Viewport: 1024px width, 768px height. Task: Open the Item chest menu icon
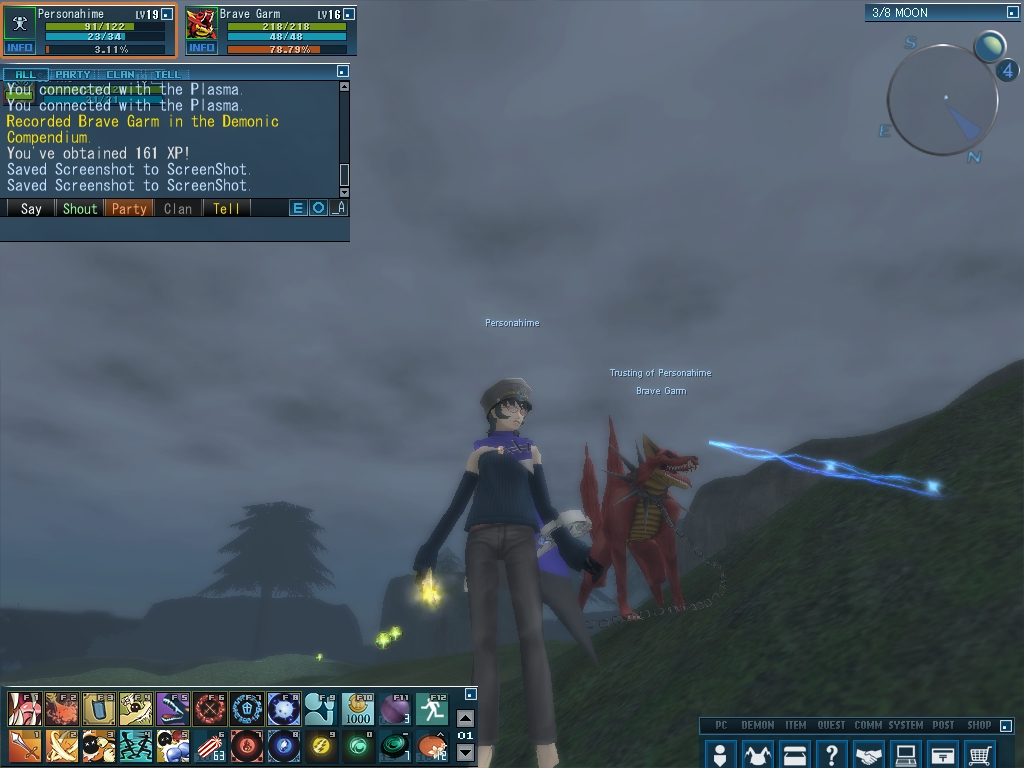click(795, 754)
